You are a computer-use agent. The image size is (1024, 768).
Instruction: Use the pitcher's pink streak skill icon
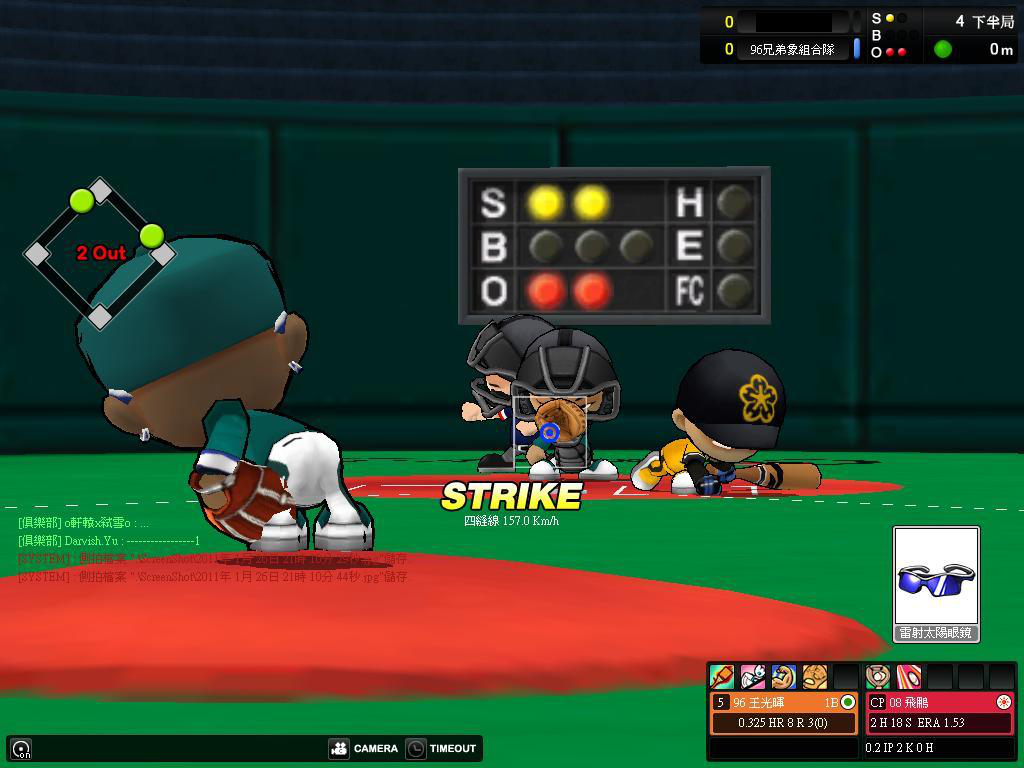[x=908, y=677]
